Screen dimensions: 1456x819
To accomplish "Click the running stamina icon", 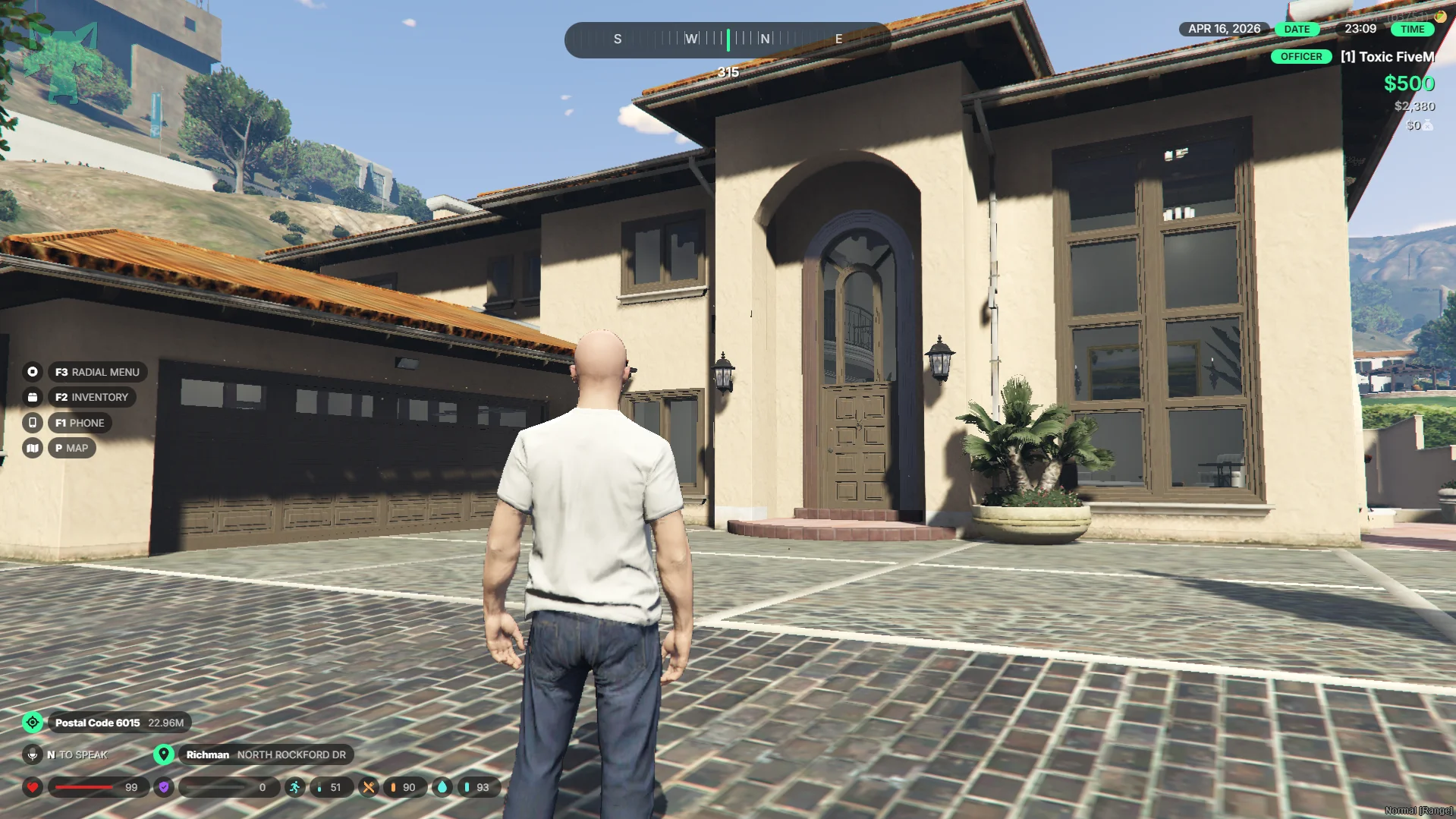I will click(294, 787).
